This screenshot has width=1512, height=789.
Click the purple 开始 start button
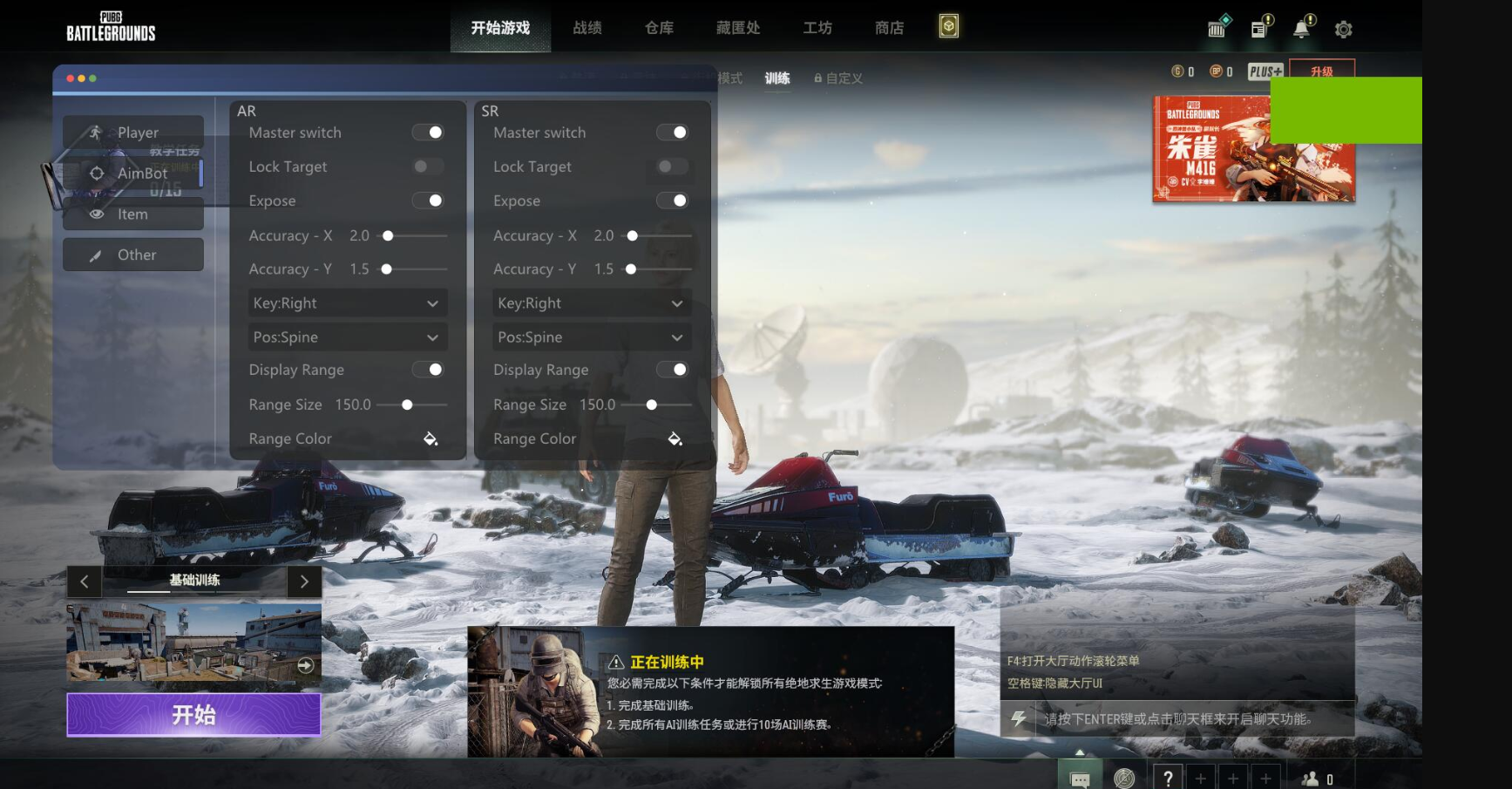click(193, 715)
